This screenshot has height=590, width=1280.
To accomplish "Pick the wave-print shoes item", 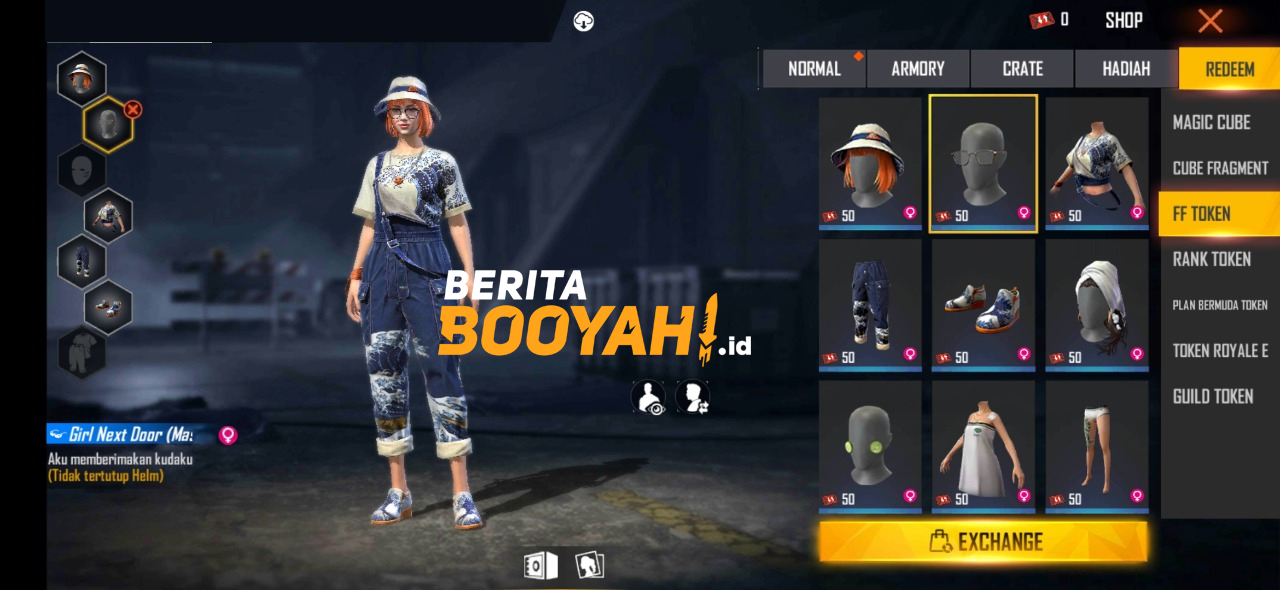I will coord(983,305).
